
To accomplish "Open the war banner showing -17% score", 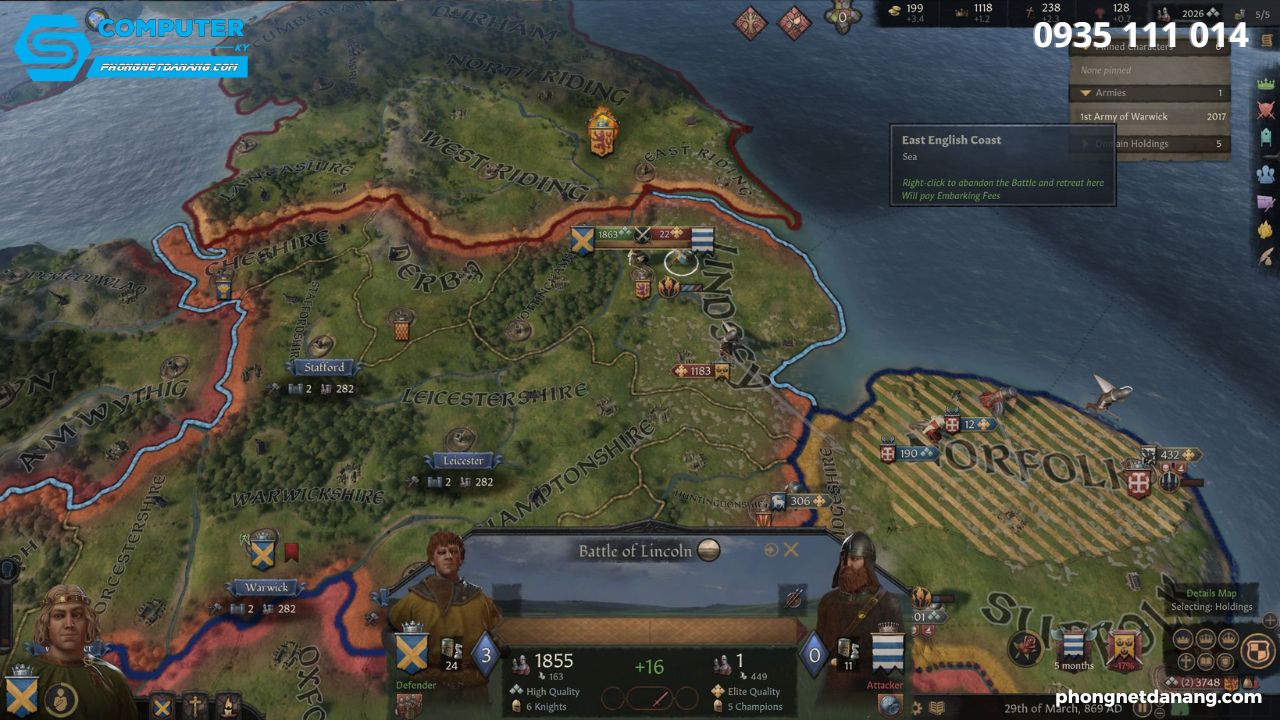I will [x=1124, y=646].
